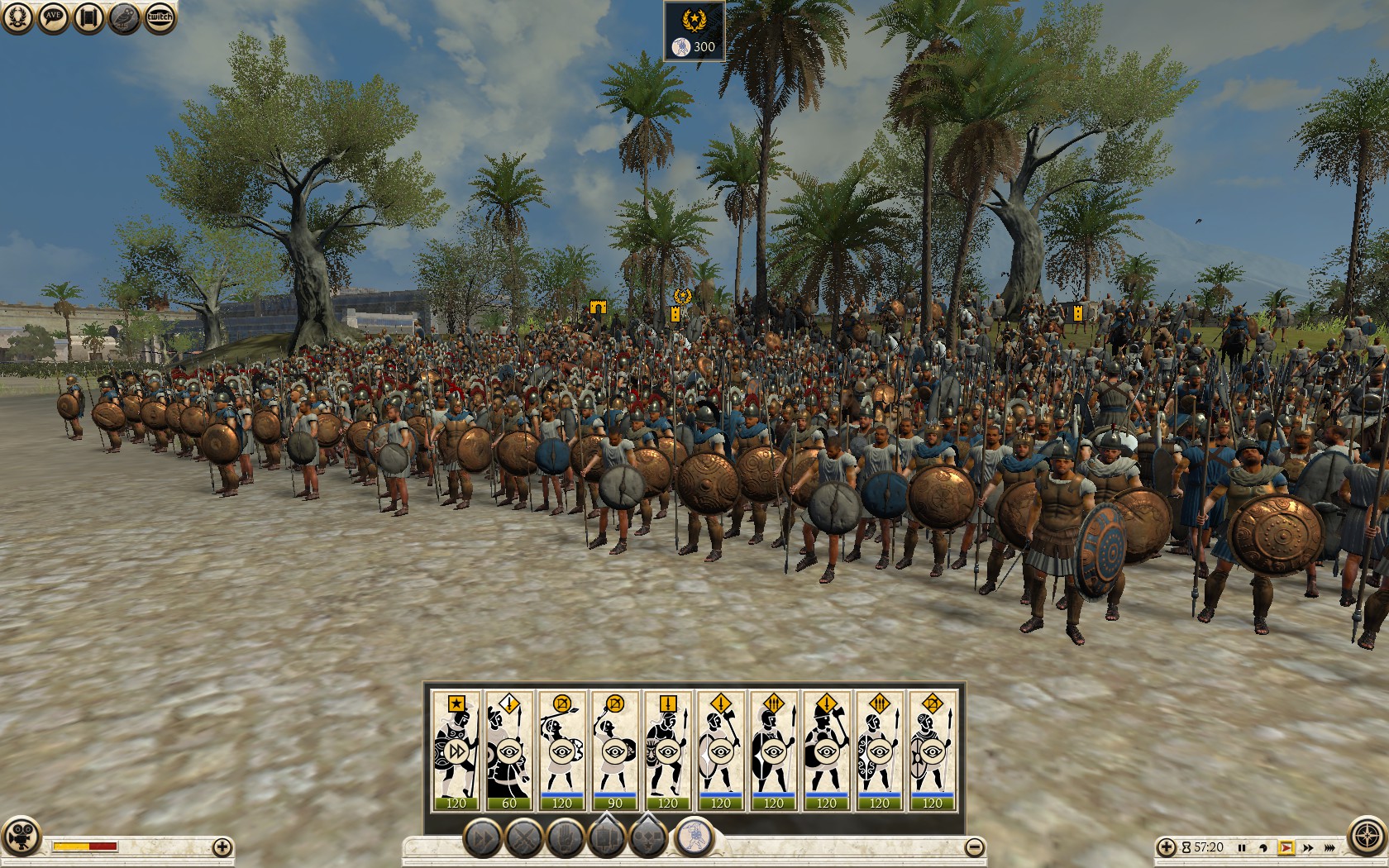
Task: Pause the battle
Action: [1242, 847]
